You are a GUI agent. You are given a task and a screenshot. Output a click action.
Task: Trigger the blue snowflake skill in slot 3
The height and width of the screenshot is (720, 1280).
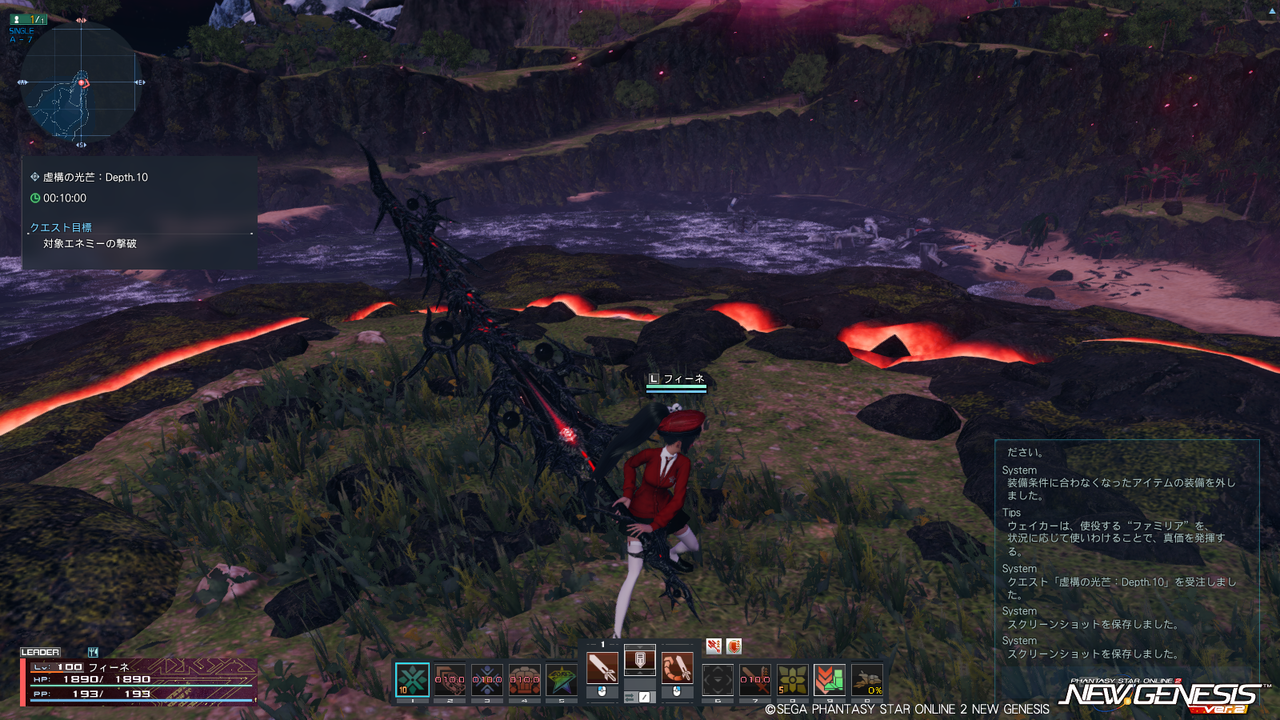coord(487,680)
